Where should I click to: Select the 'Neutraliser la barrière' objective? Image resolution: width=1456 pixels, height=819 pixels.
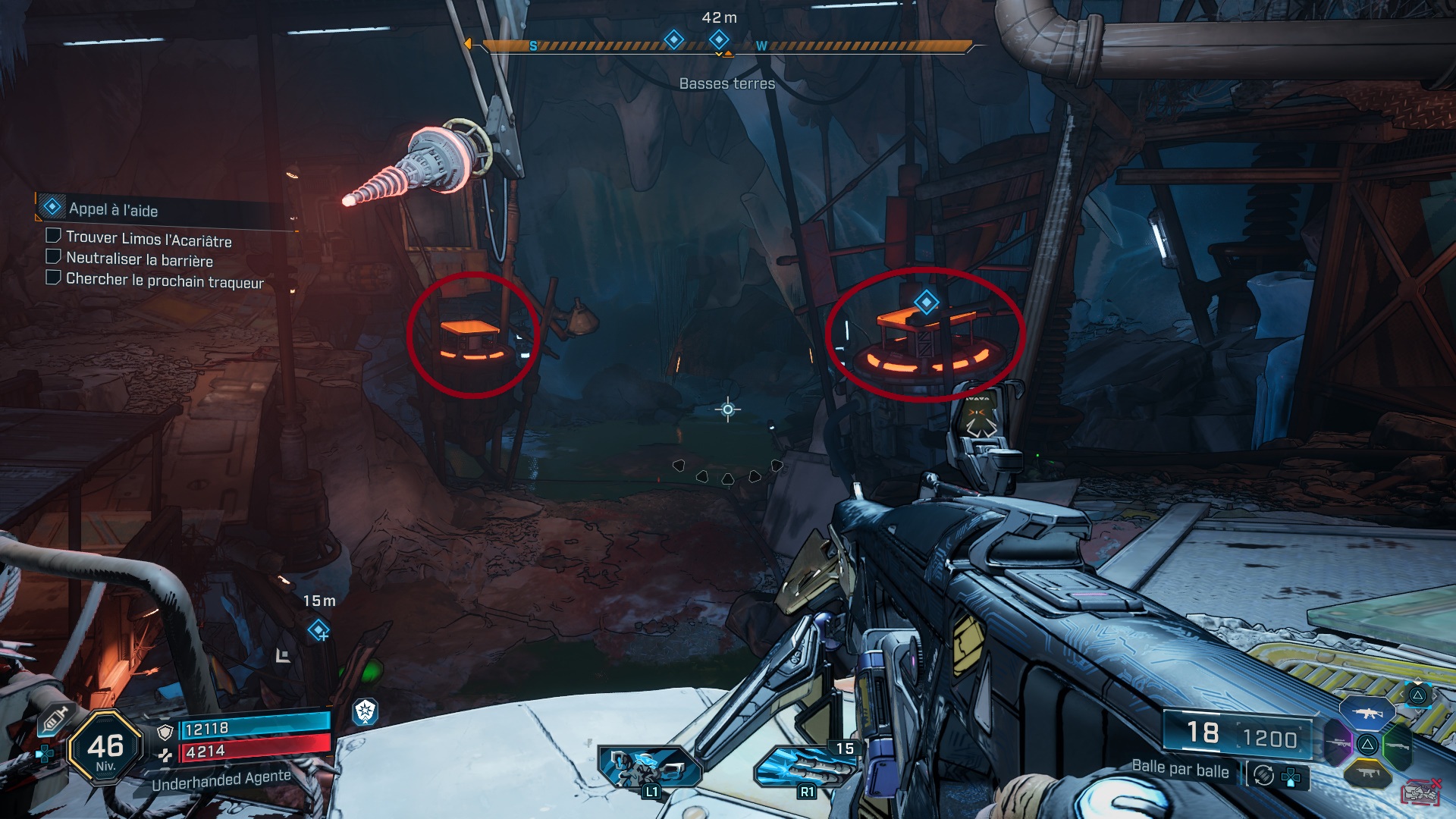[x=140, y=259]
